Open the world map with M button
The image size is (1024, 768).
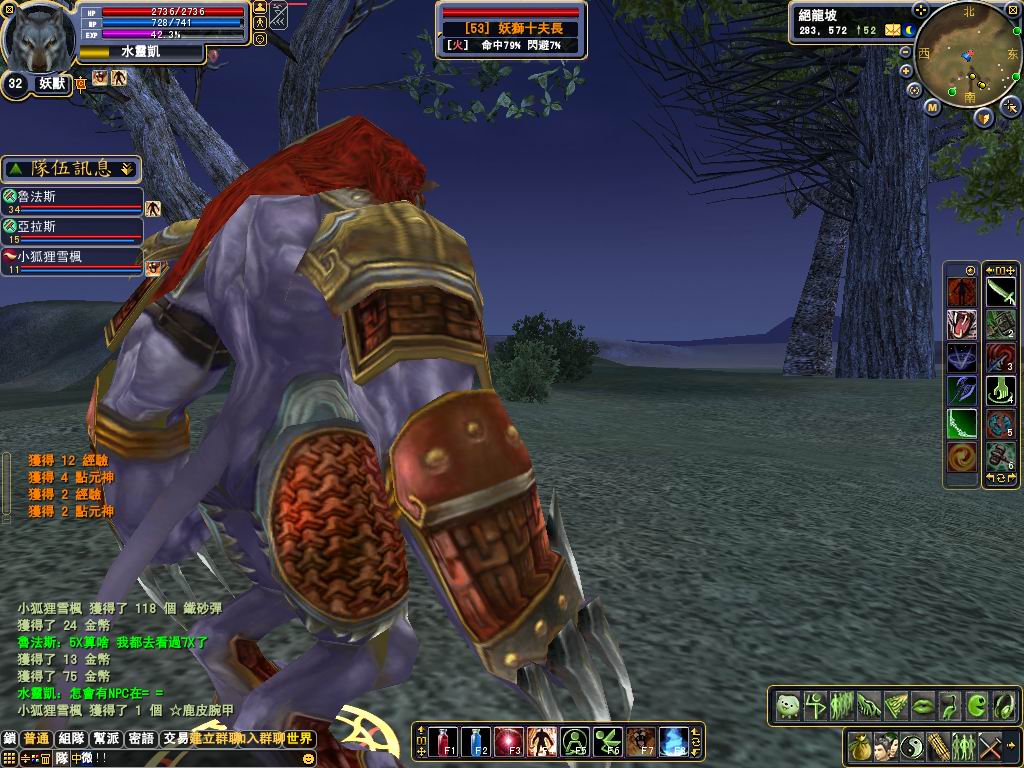coord(932,107)
